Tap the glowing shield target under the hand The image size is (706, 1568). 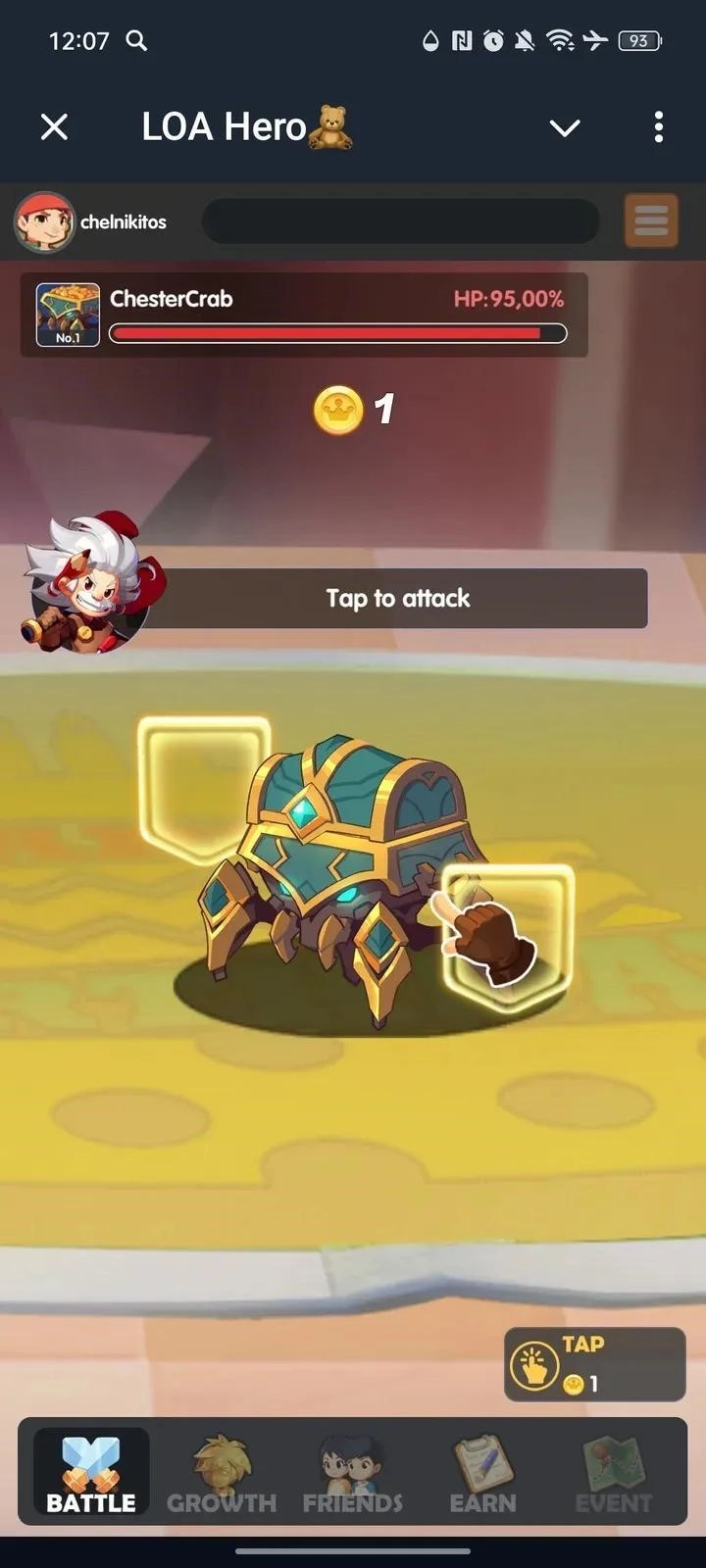point(508,936)
